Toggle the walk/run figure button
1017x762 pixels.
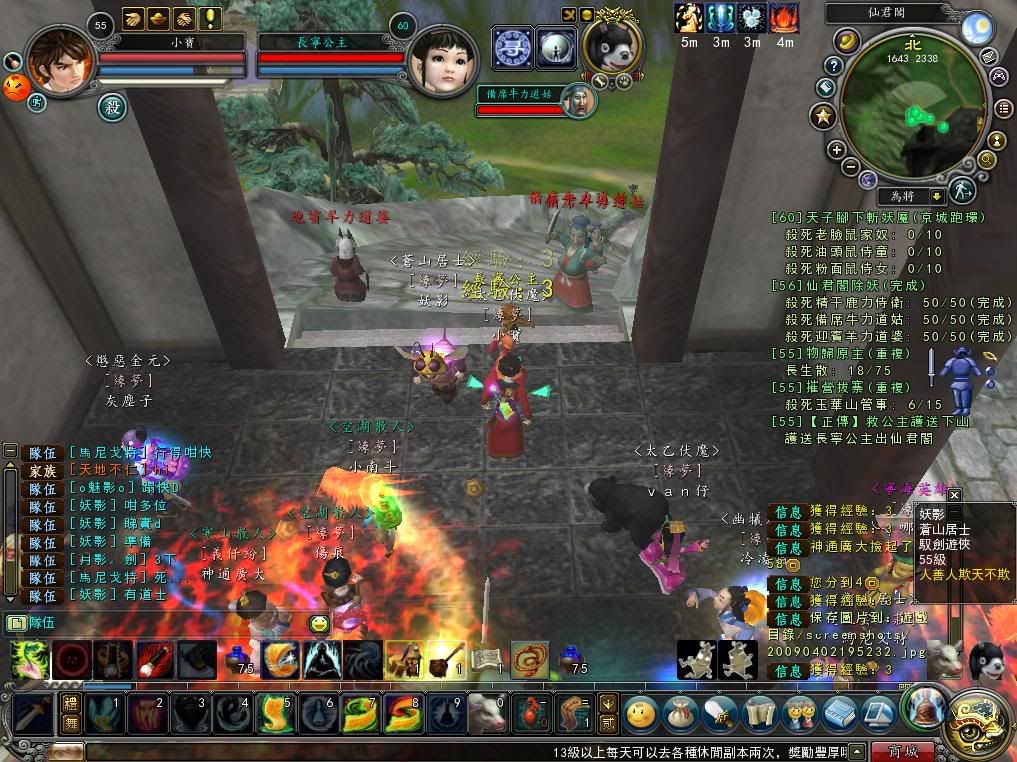pos(961,189)
